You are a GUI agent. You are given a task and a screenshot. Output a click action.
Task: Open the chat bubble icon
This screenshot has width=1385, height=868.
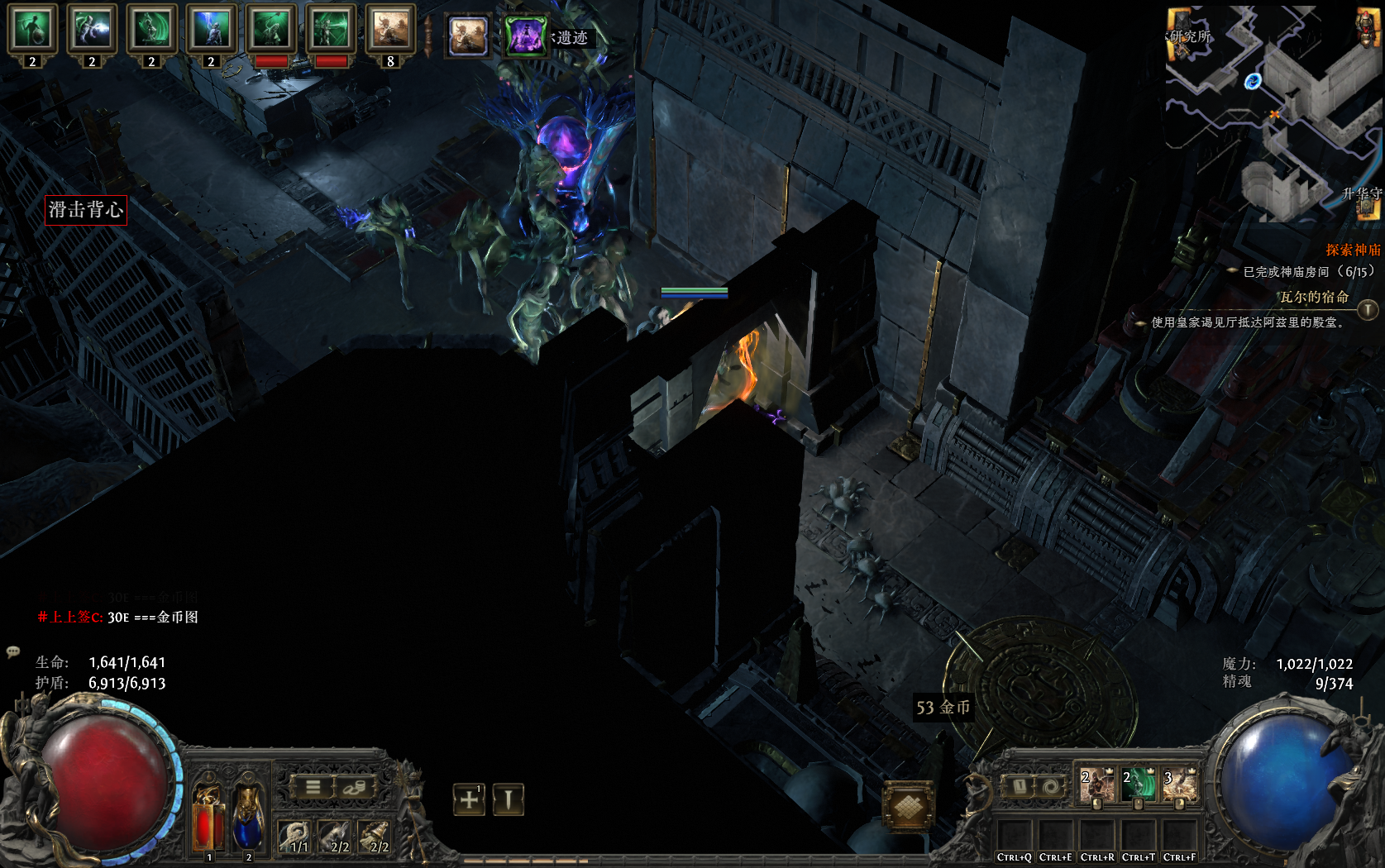(x=13, y=651)
